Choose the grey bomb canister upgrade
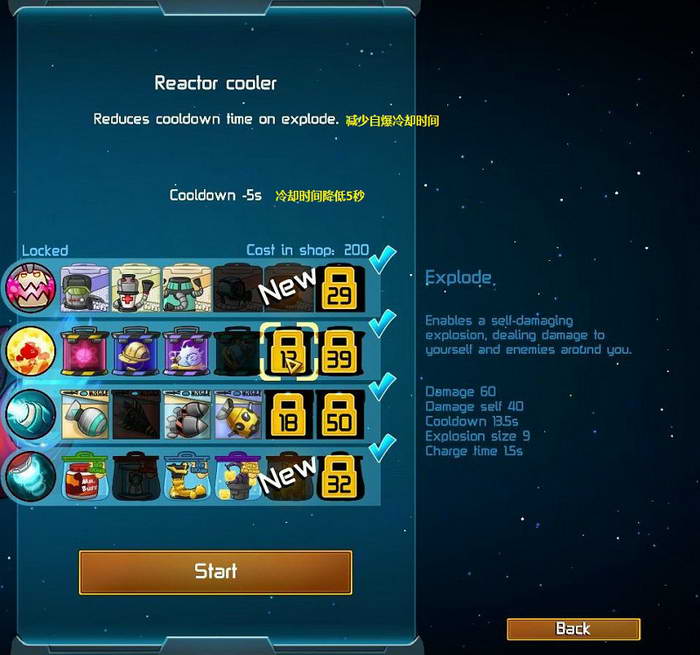The height and width of the screenshot is (655, 700). coord(85,414)
